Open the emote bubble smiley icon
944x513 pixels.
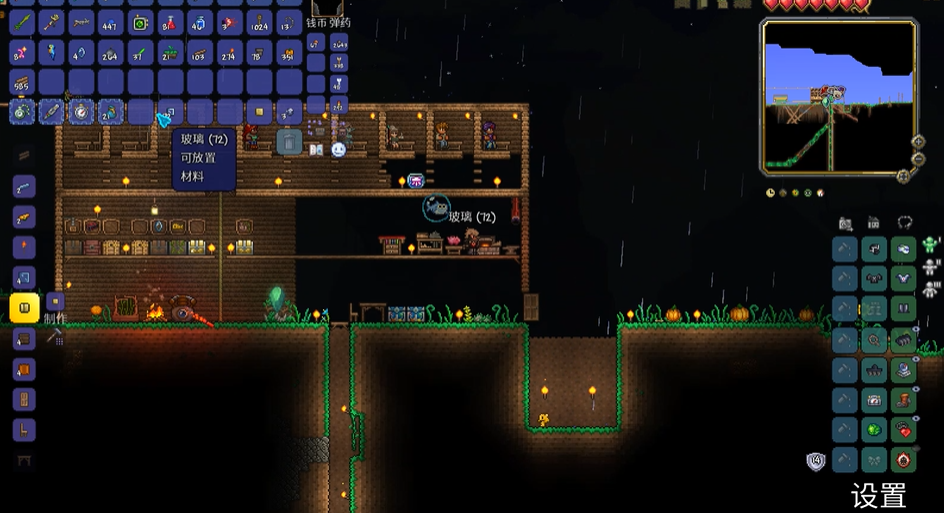tap(338, 150)
